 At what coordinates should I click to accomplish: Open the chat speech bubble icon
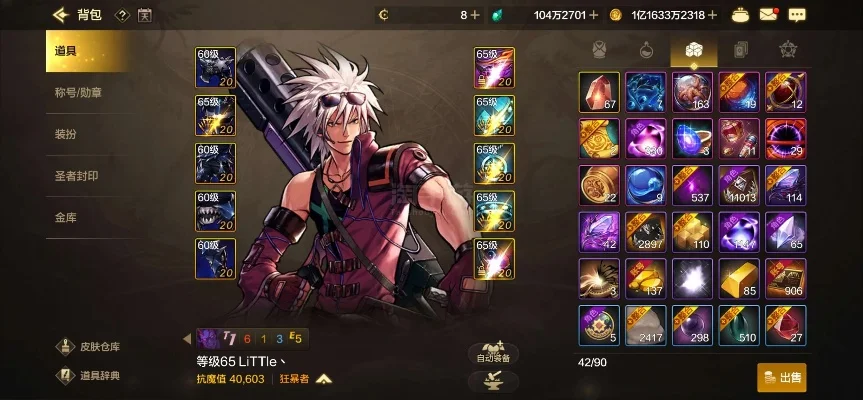796,15
